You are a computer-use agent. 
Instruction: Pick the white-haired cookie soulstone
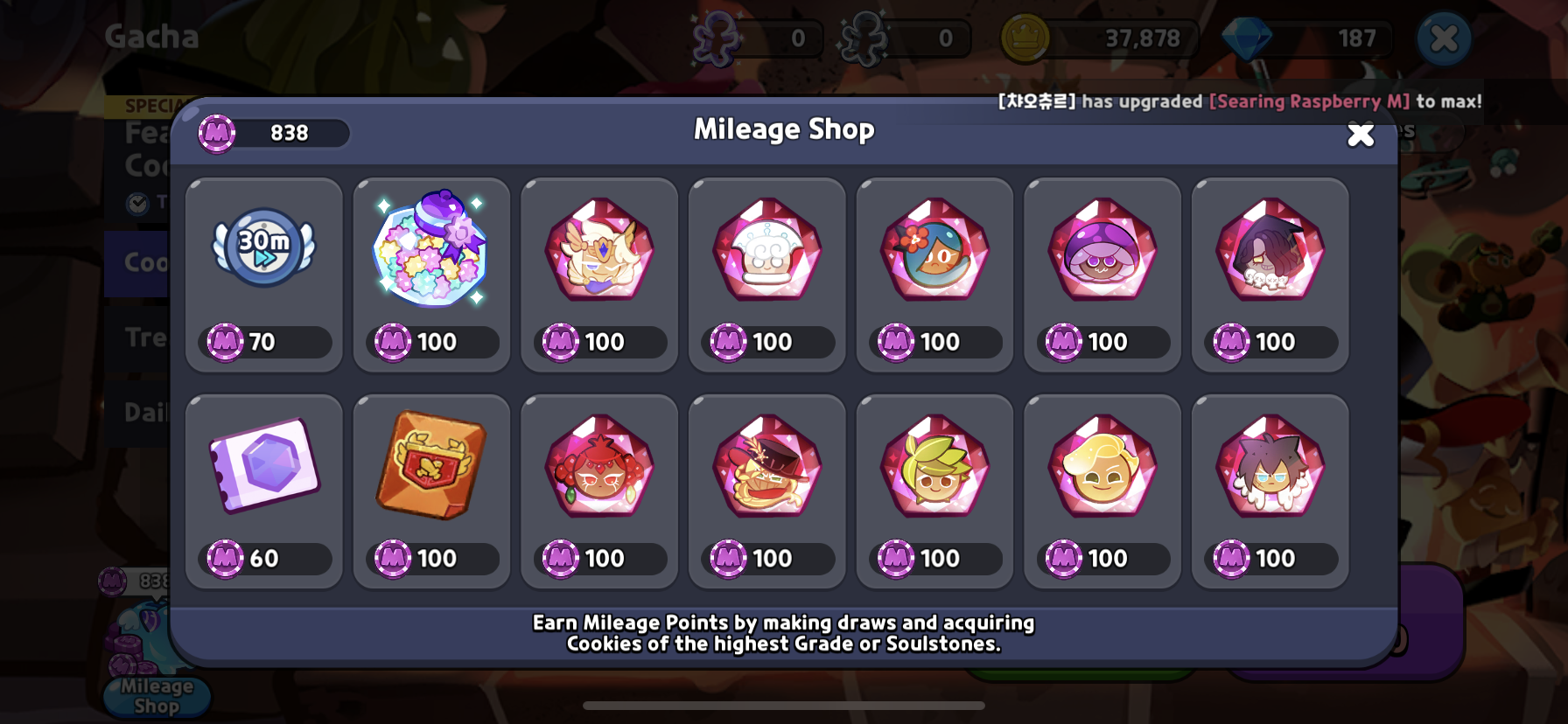767,275
